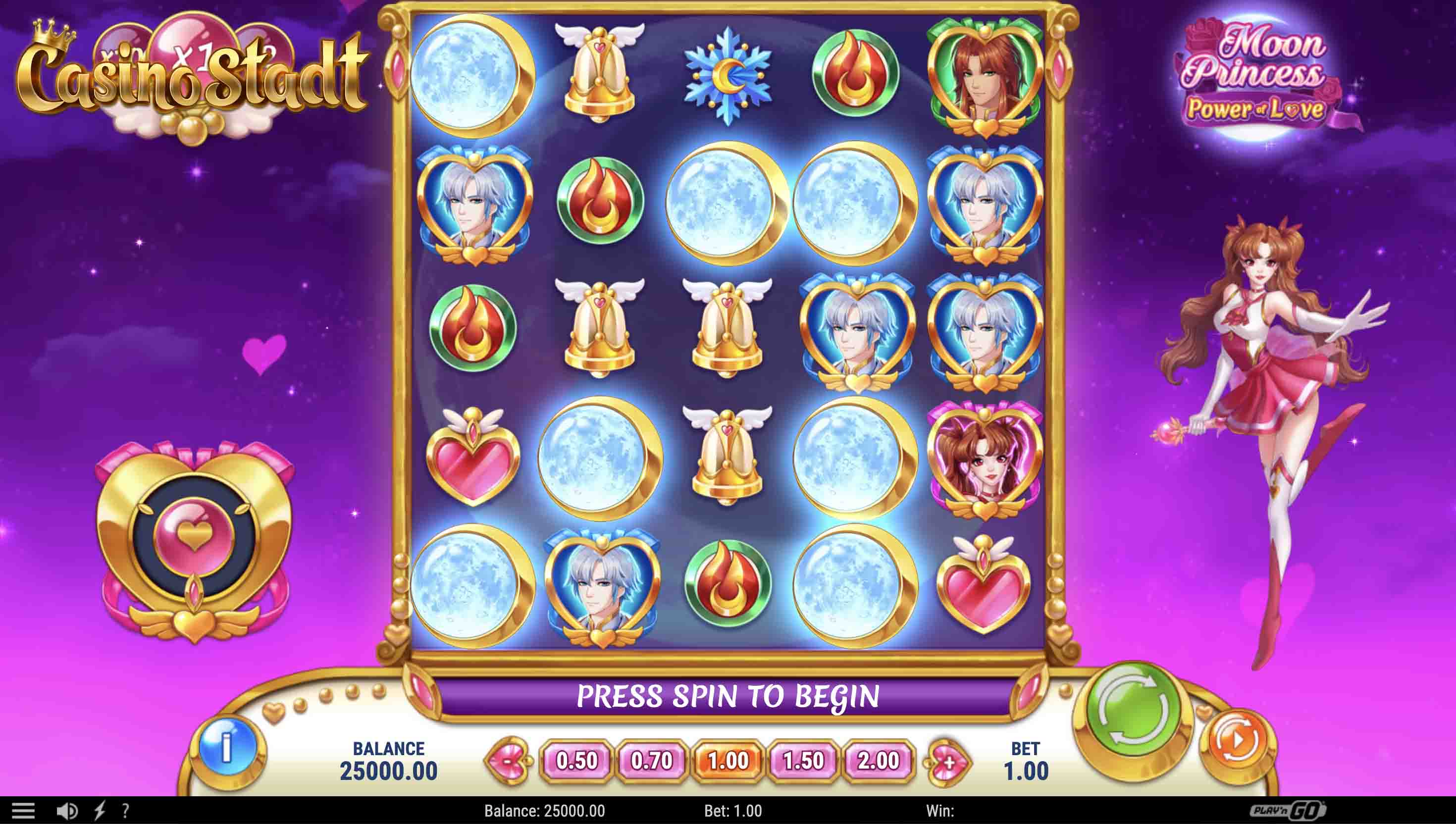Viewport: 1456px width, 824px height.
Task: Increase bet with the plus heart
Action: [x=947, y=762]
